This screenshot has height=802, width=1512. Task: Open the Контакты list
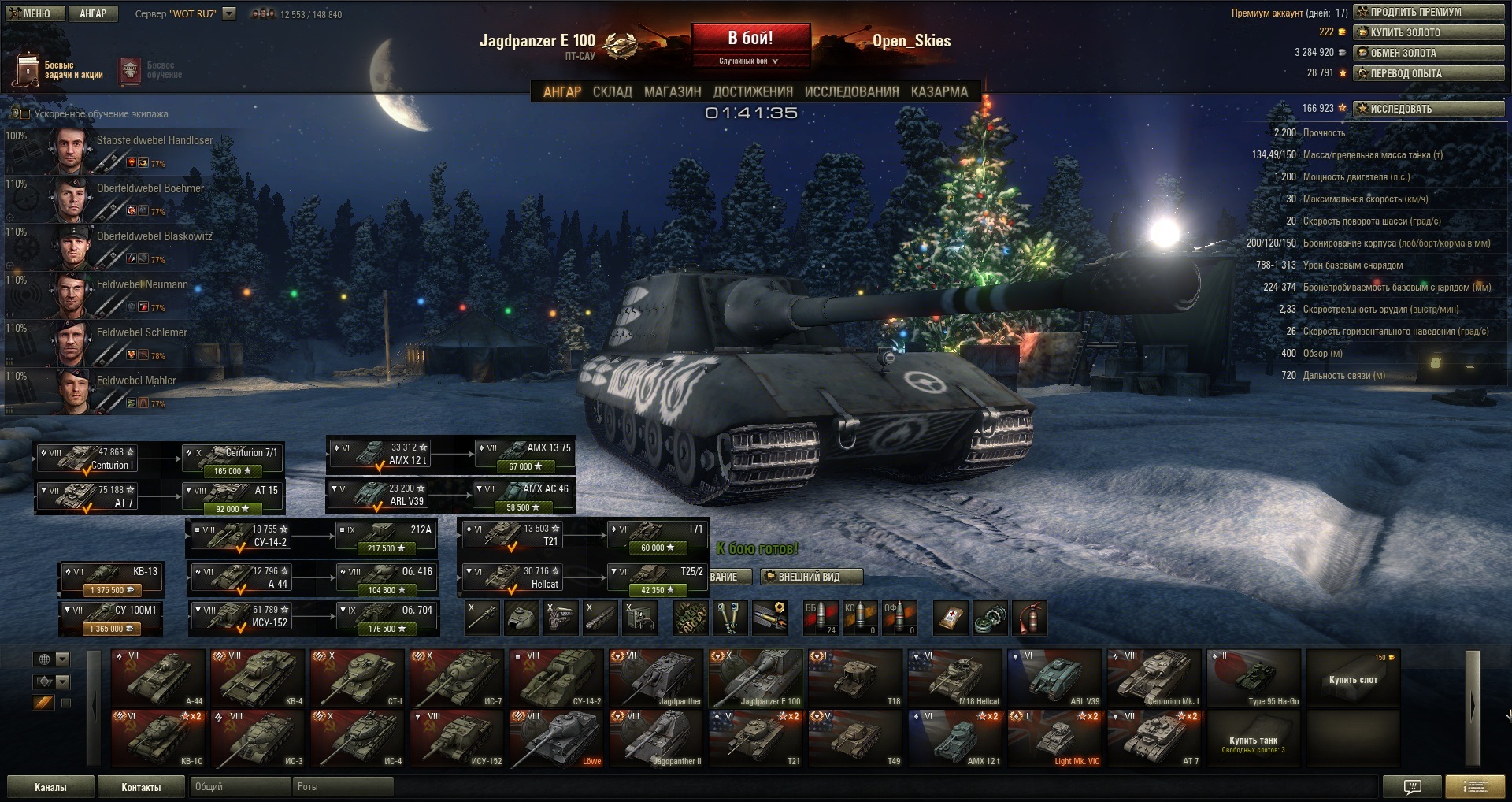[x=141, y=787]
